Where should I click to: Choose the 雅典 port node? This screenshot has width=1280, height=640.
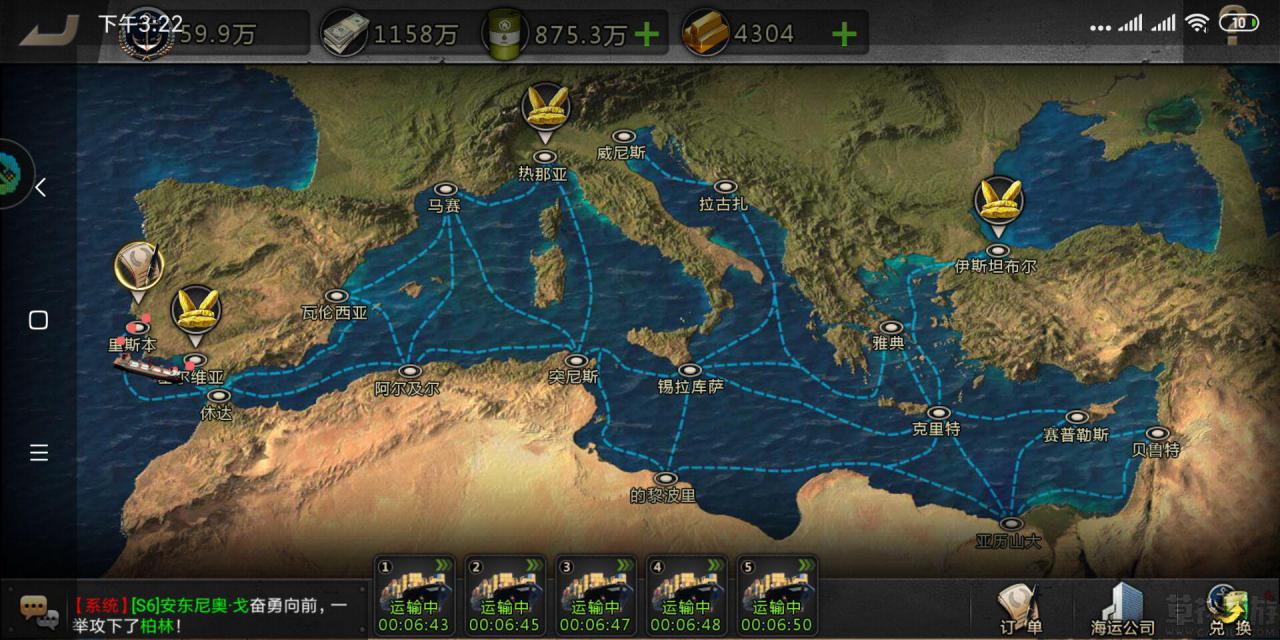pyautogui.click(x=890, y=327)
